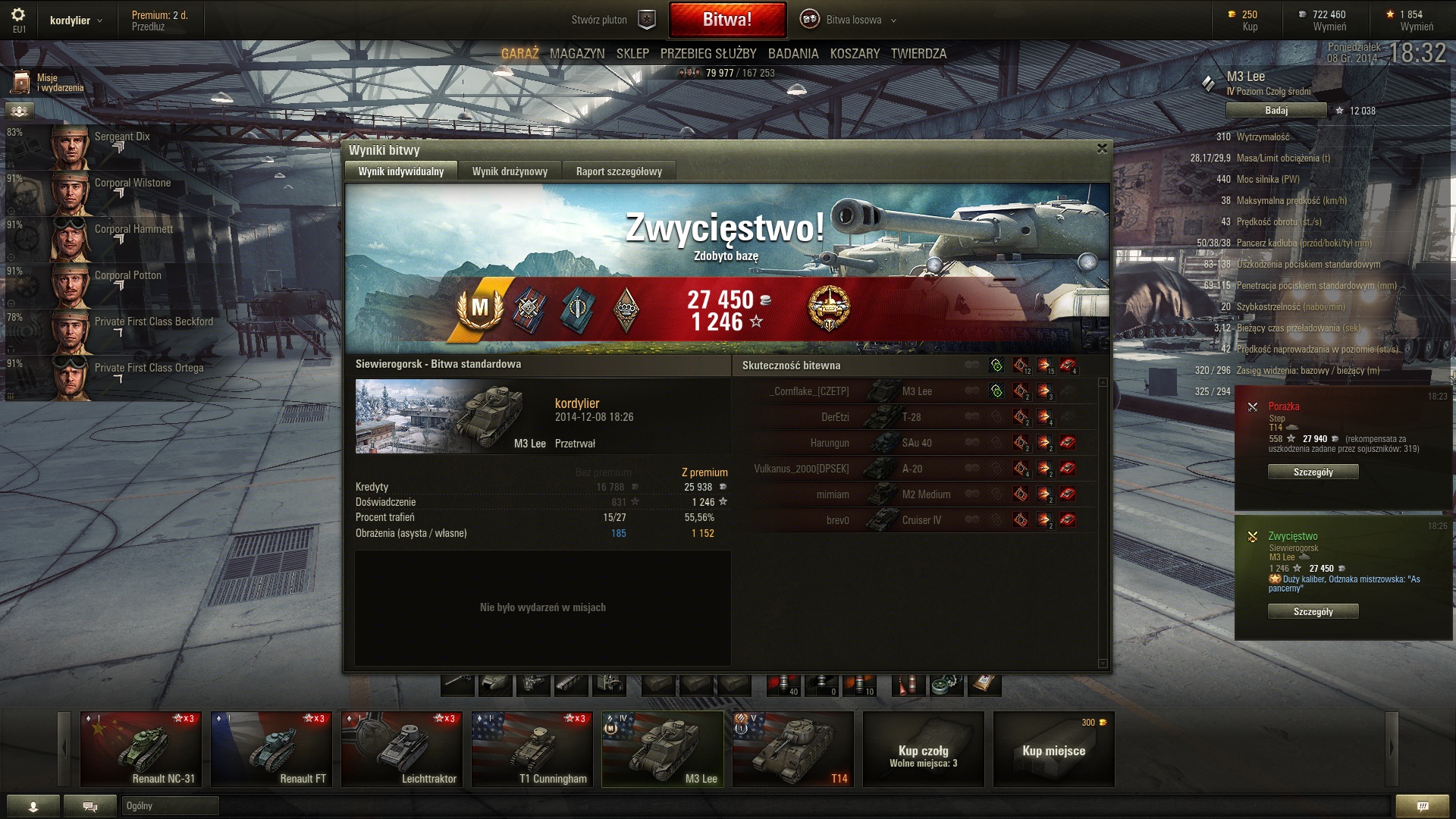Open the Raport szczegółowy tab
Screen dimensions: 1456x819
click(x=619, y=171)
